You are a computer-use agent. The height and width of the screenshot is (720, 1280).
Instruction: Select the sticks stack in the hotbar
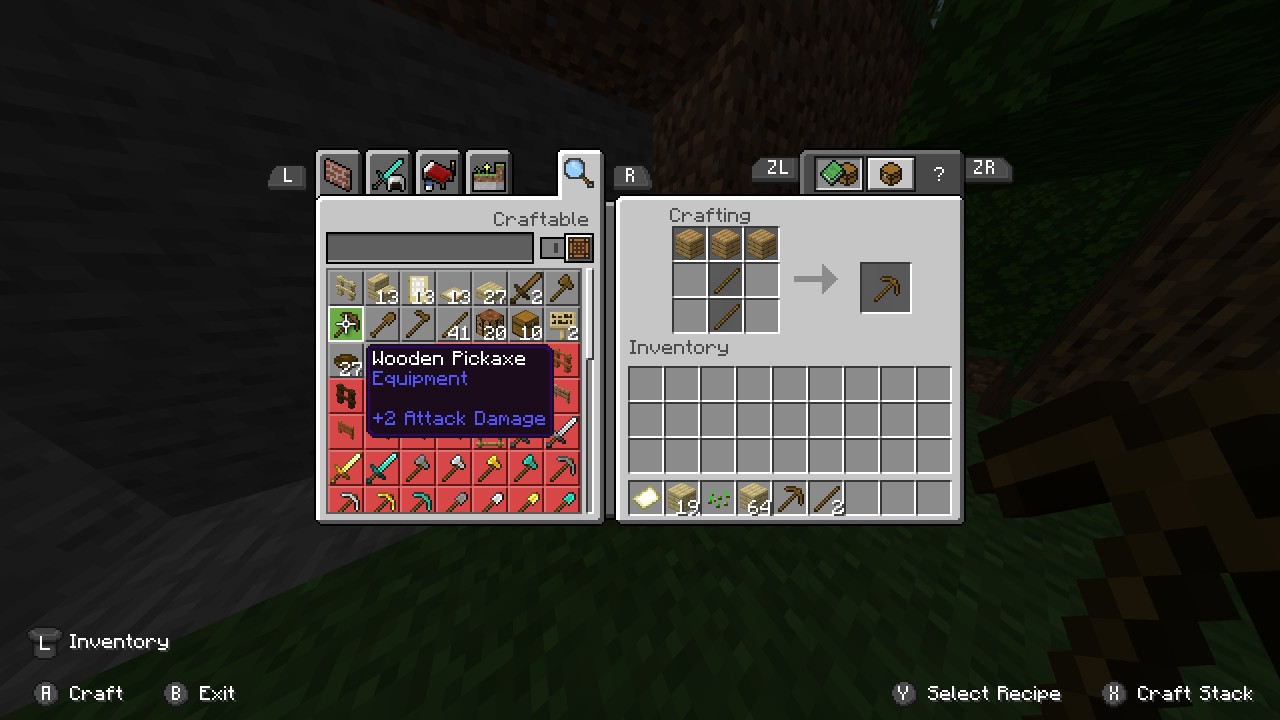pyautogui.click(x=827, y=498)
